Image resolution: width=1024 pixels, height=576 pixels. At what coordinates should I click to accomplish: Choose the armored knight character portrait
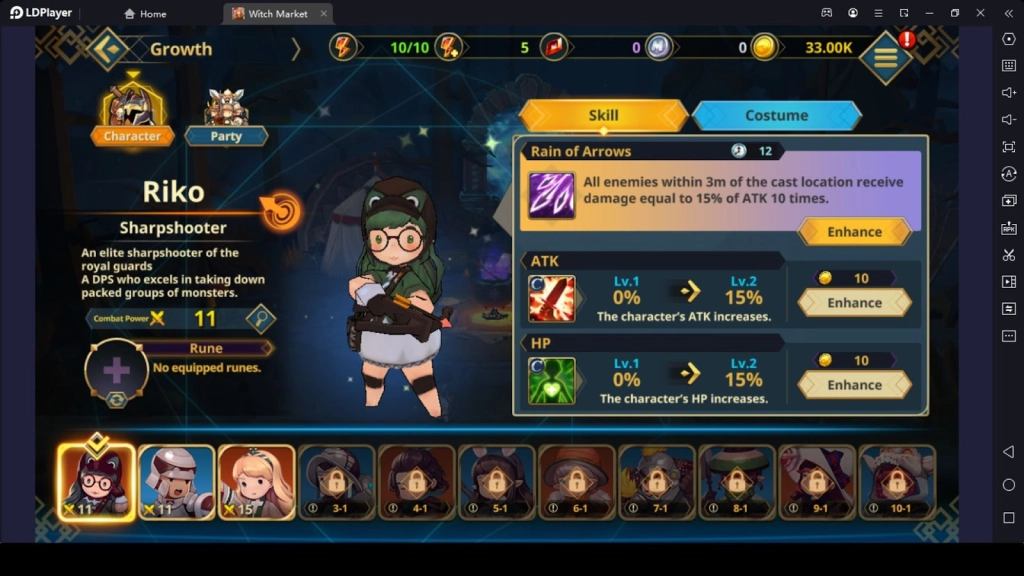[176, 482]
